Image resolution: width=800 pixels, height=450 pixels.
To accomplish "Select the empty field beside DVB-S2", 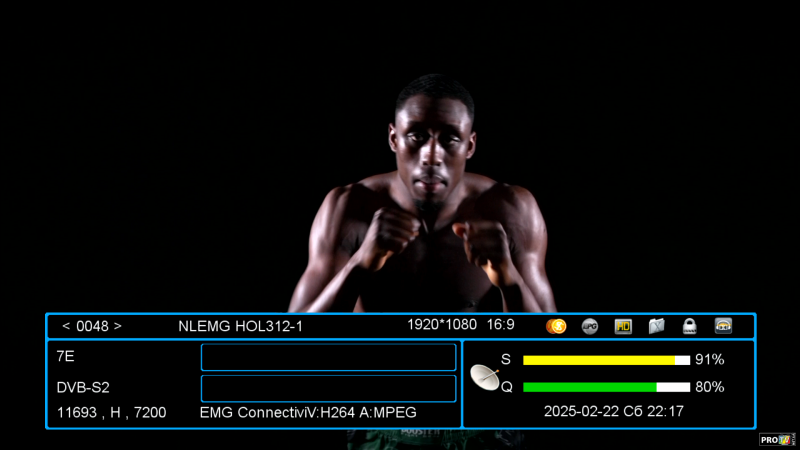I will pos(328,388).
